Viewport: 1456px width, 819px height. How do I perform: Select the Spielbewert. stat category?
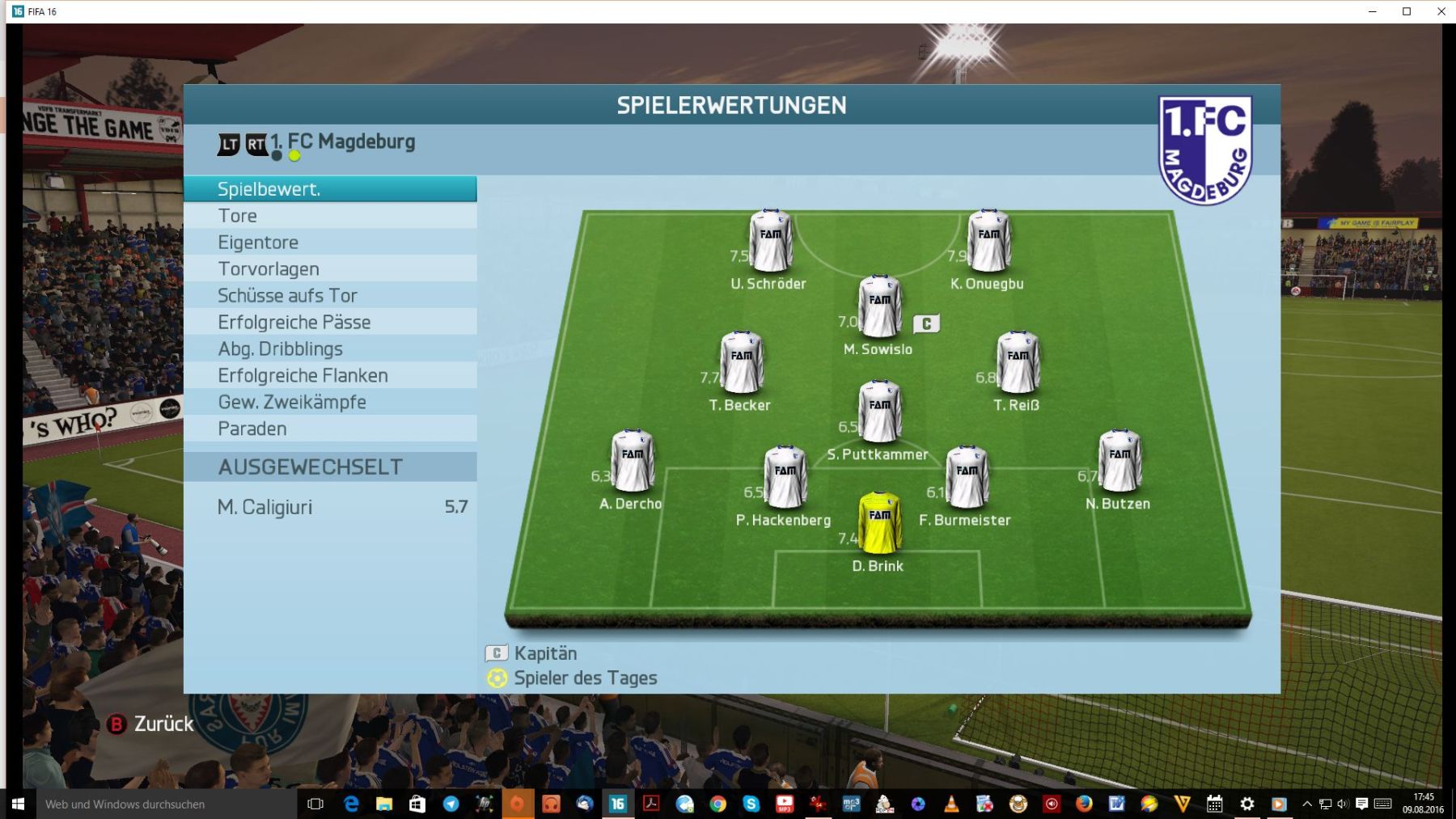pyautogui.click(x=329, y=189)
